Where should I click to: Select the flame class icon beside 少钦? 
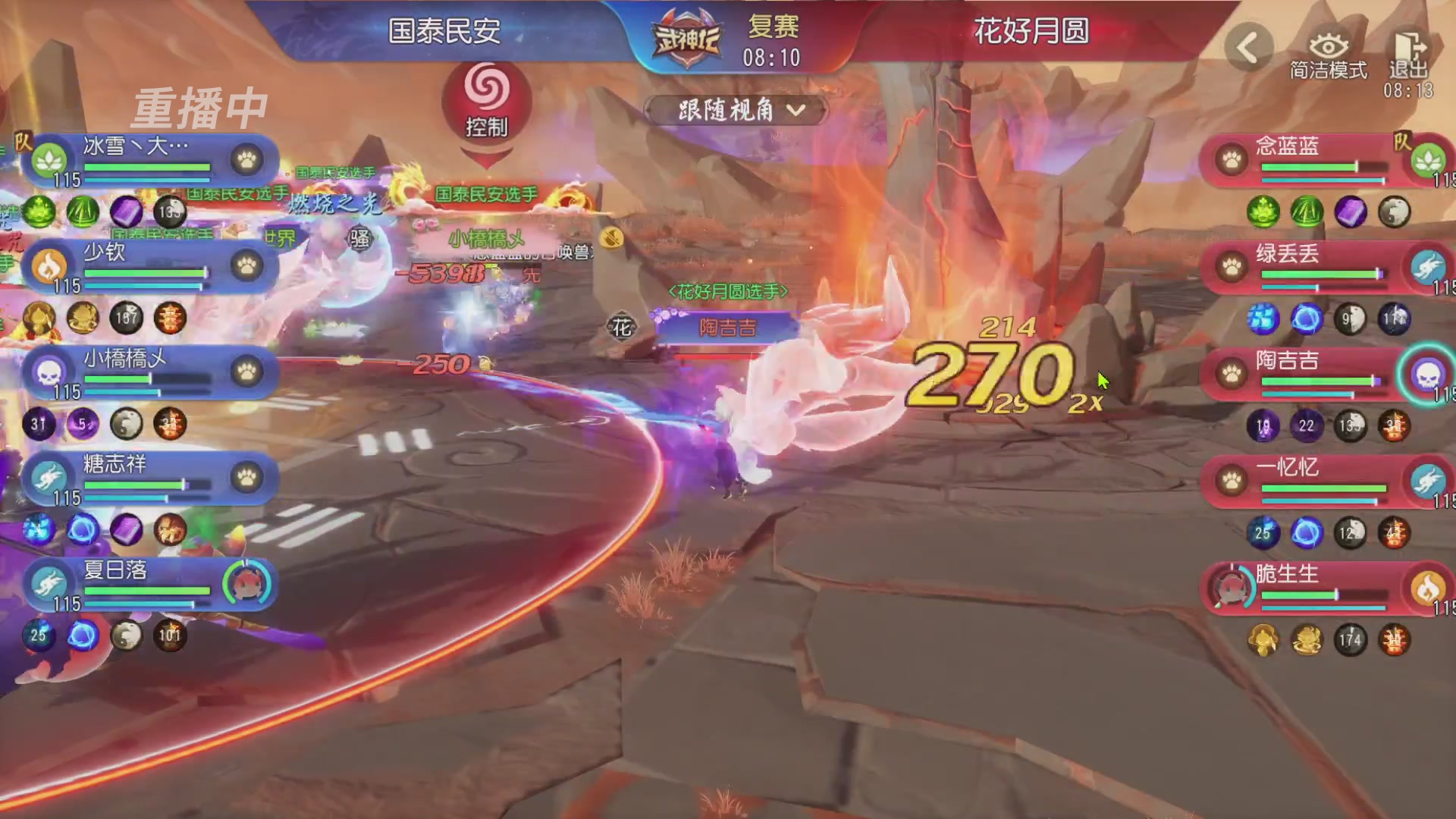pyautogui.click(x=49, y=267)
